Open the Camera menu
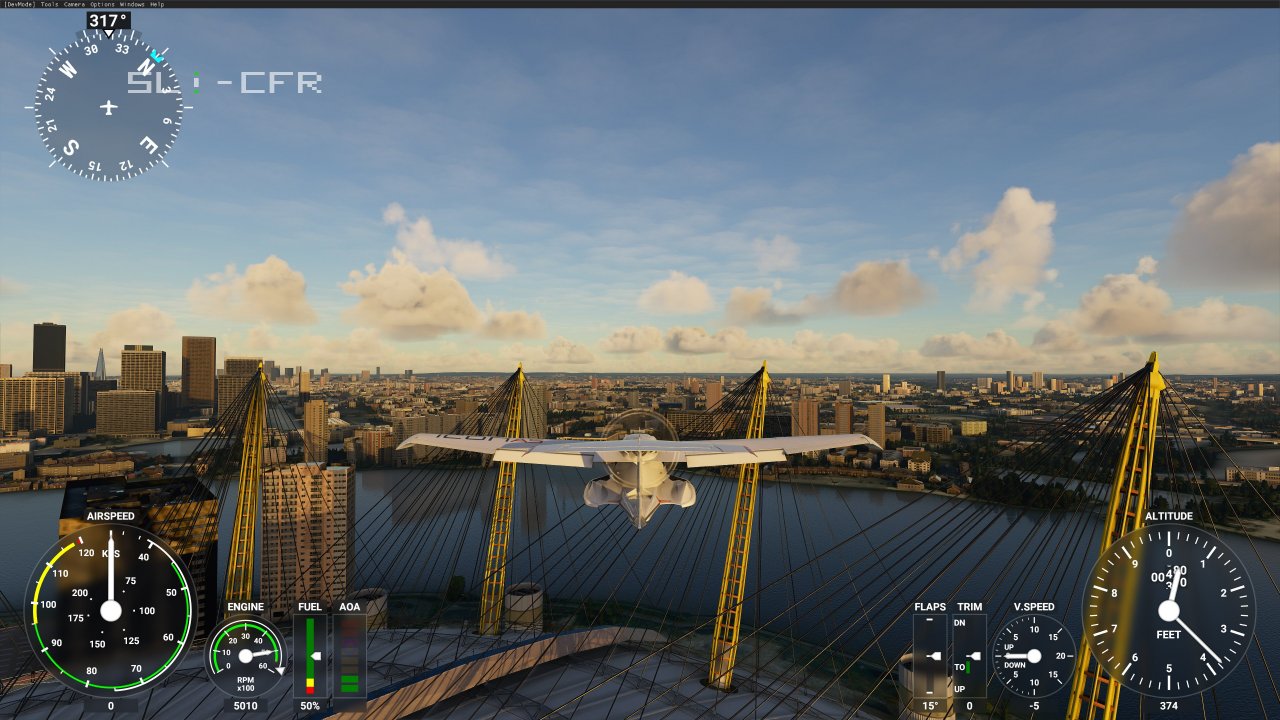 (74, 4)
